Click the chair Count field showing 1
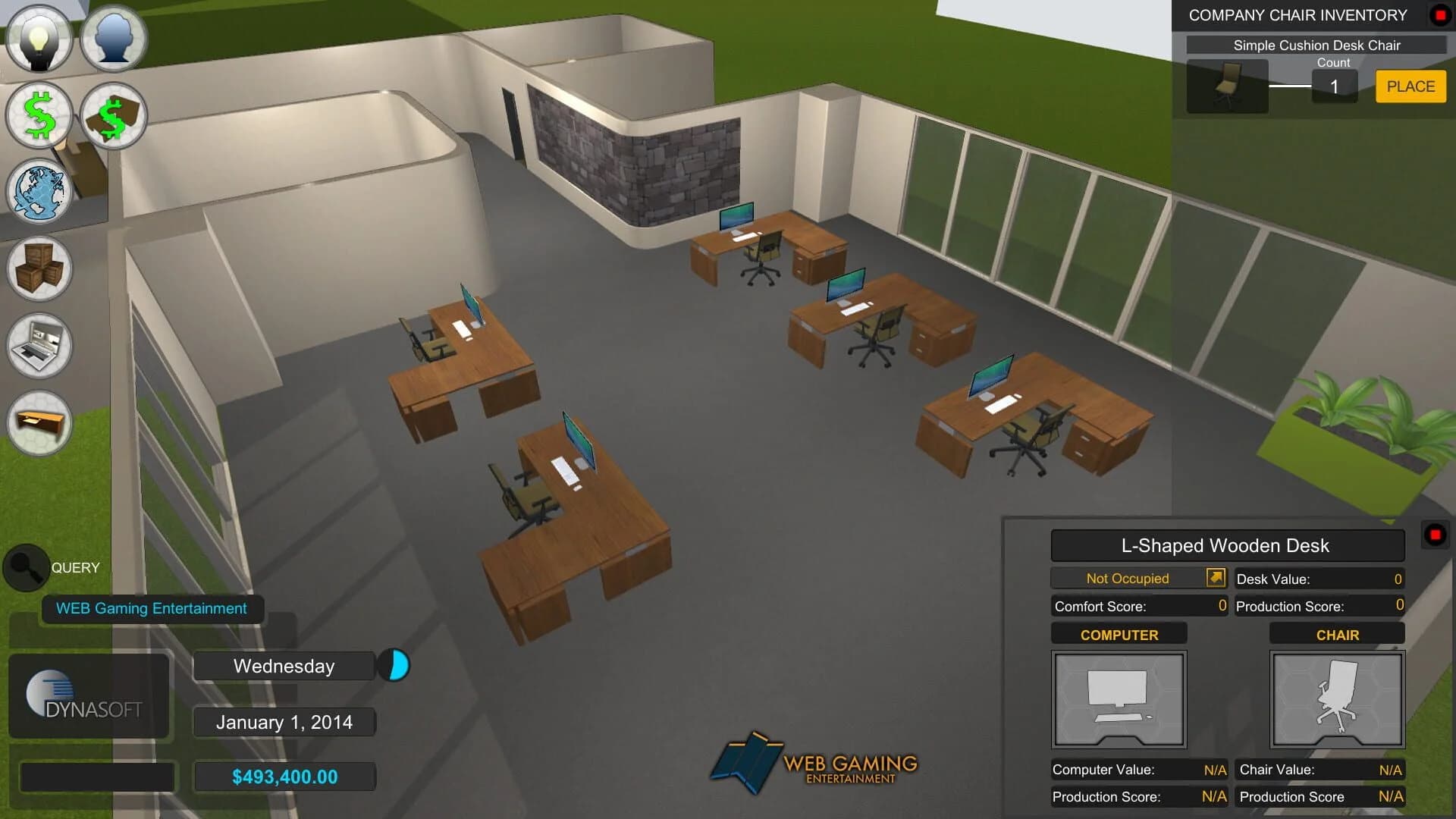The height and width of the screenshot is (819, 1456). pos(1335,86)
